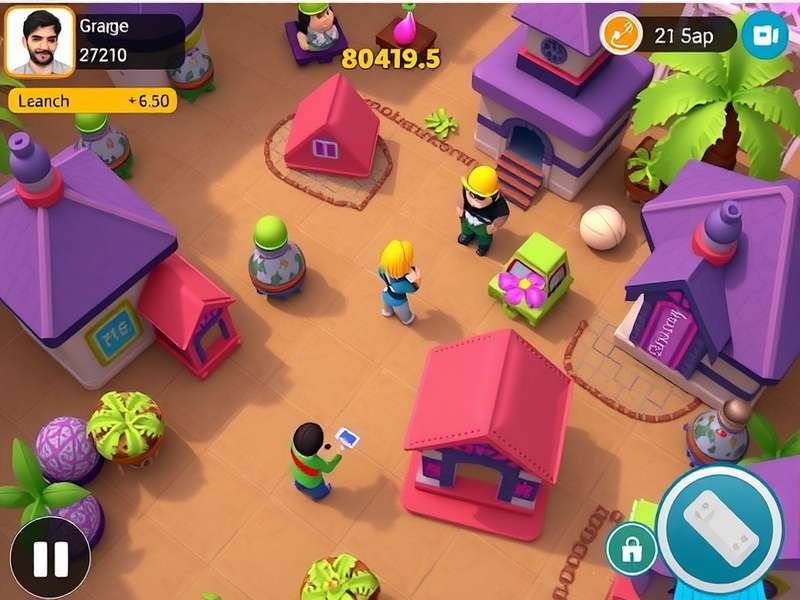Tap the green padlock lock button
Screen dimensions: 800x600
631,548
